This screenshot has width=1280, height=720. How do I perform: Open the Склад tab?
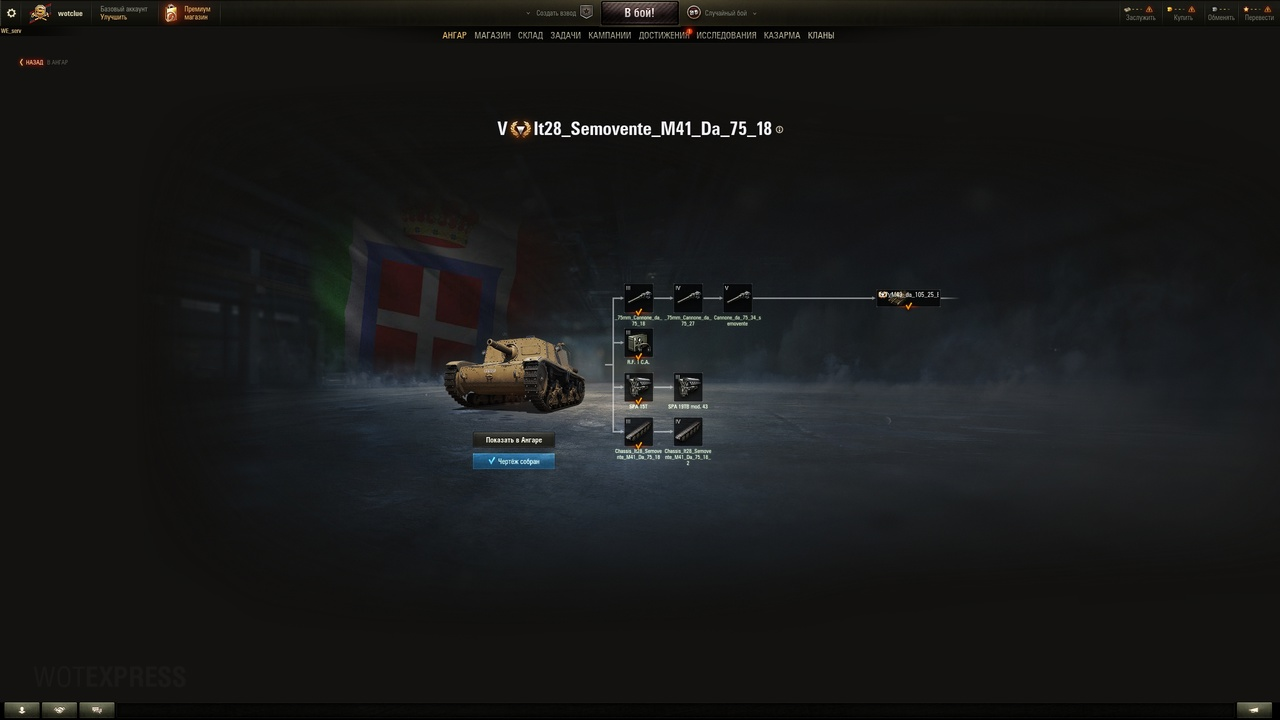coord(530,35)
